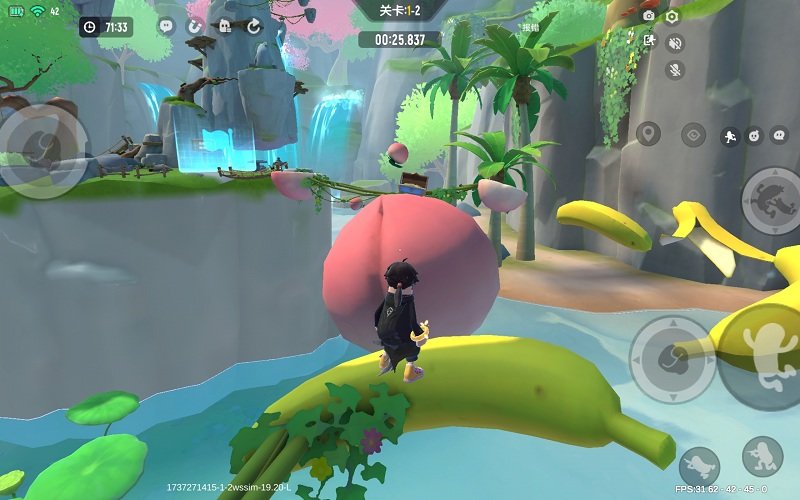Open the ghost icon button

(224, 27)
